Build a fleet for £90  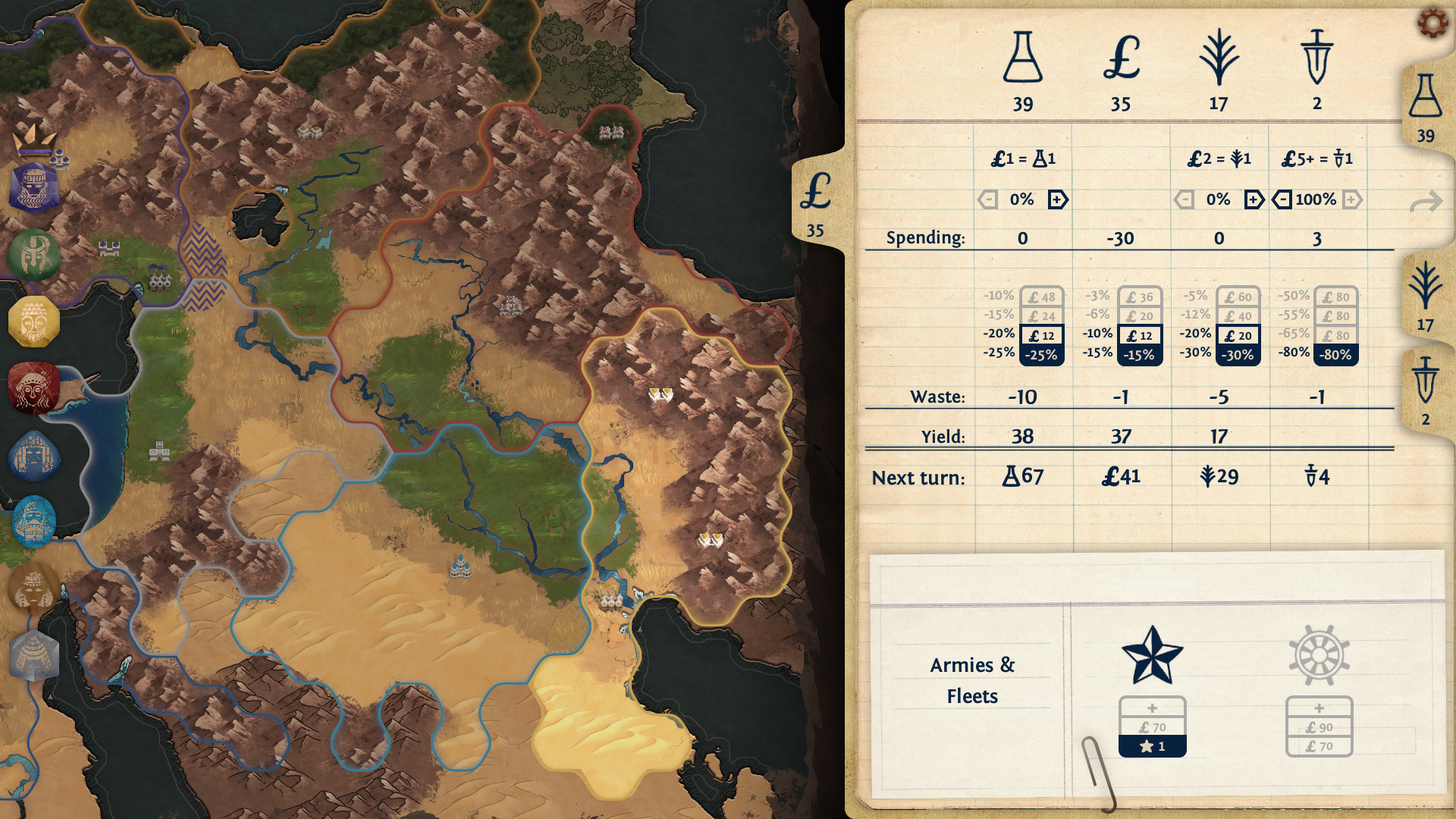pyautogui.click(x=1319, y=726)
